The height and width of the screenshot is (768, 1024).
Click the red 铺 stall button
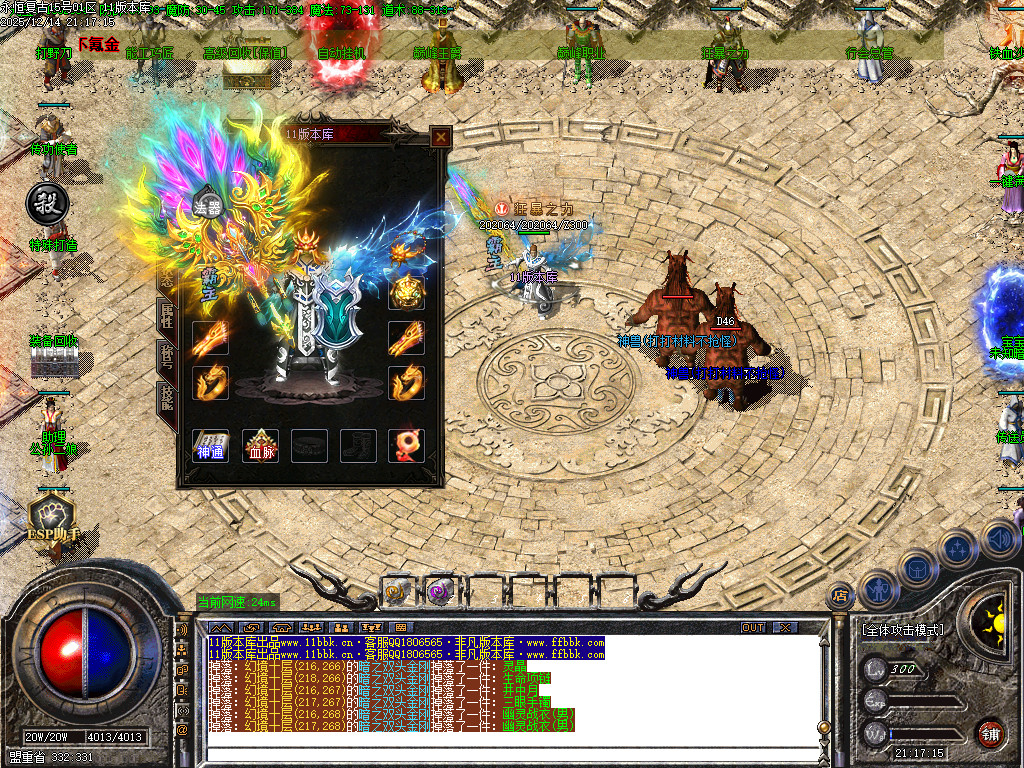click(x=990, y=733)
